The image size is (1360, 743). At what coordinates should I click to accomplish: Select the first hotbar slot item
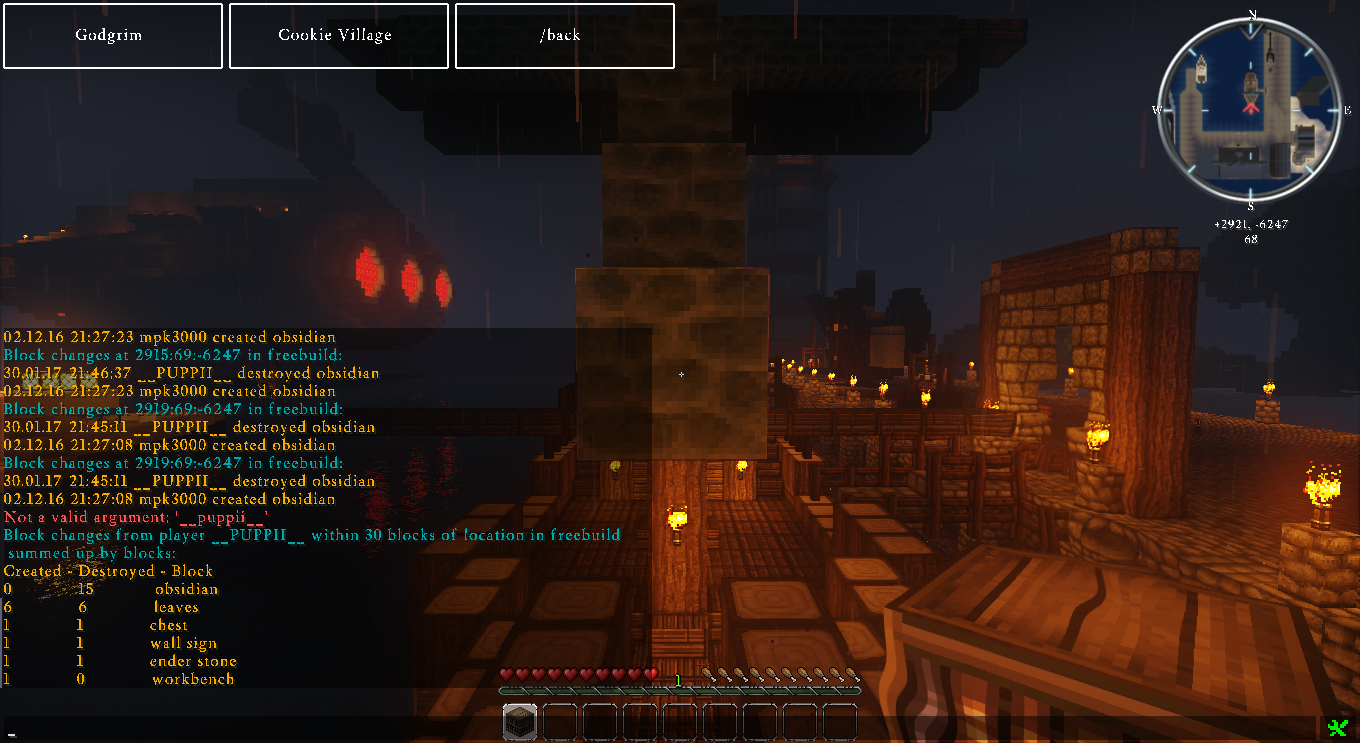click(520, 722)
